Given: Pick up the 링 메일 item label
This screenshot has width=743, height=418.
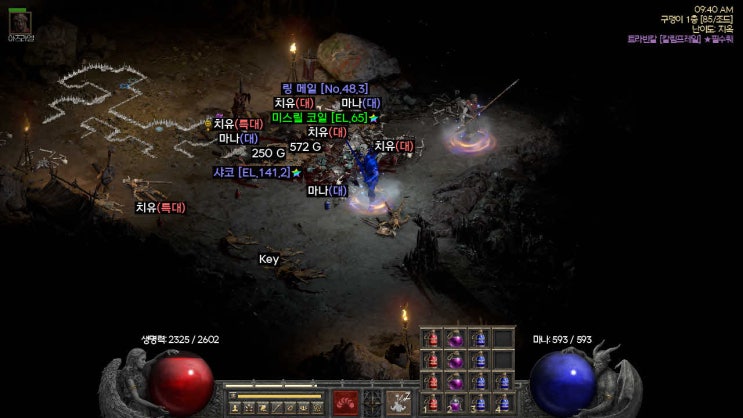Looking at the screenshot, I should [325, 88].
